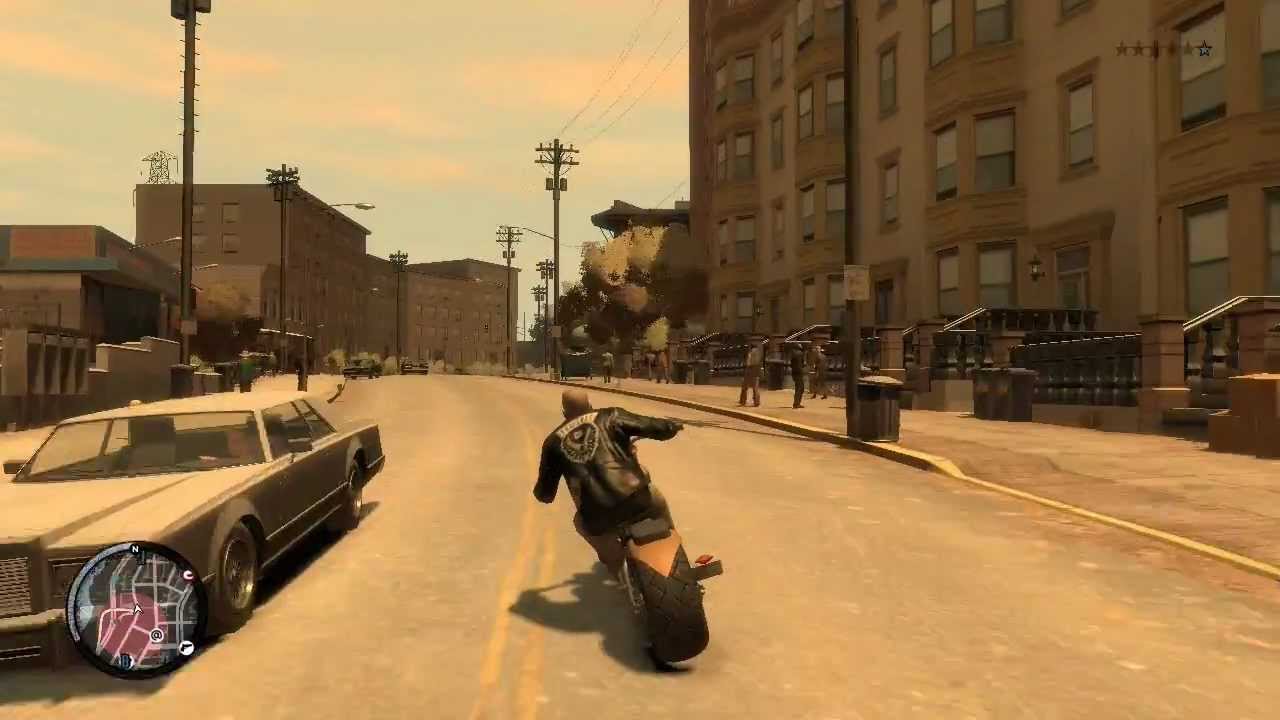Click the leftmost wanted level star
The height and width of the screenshot is (720, 1280).
click(x=1122, y=49)
